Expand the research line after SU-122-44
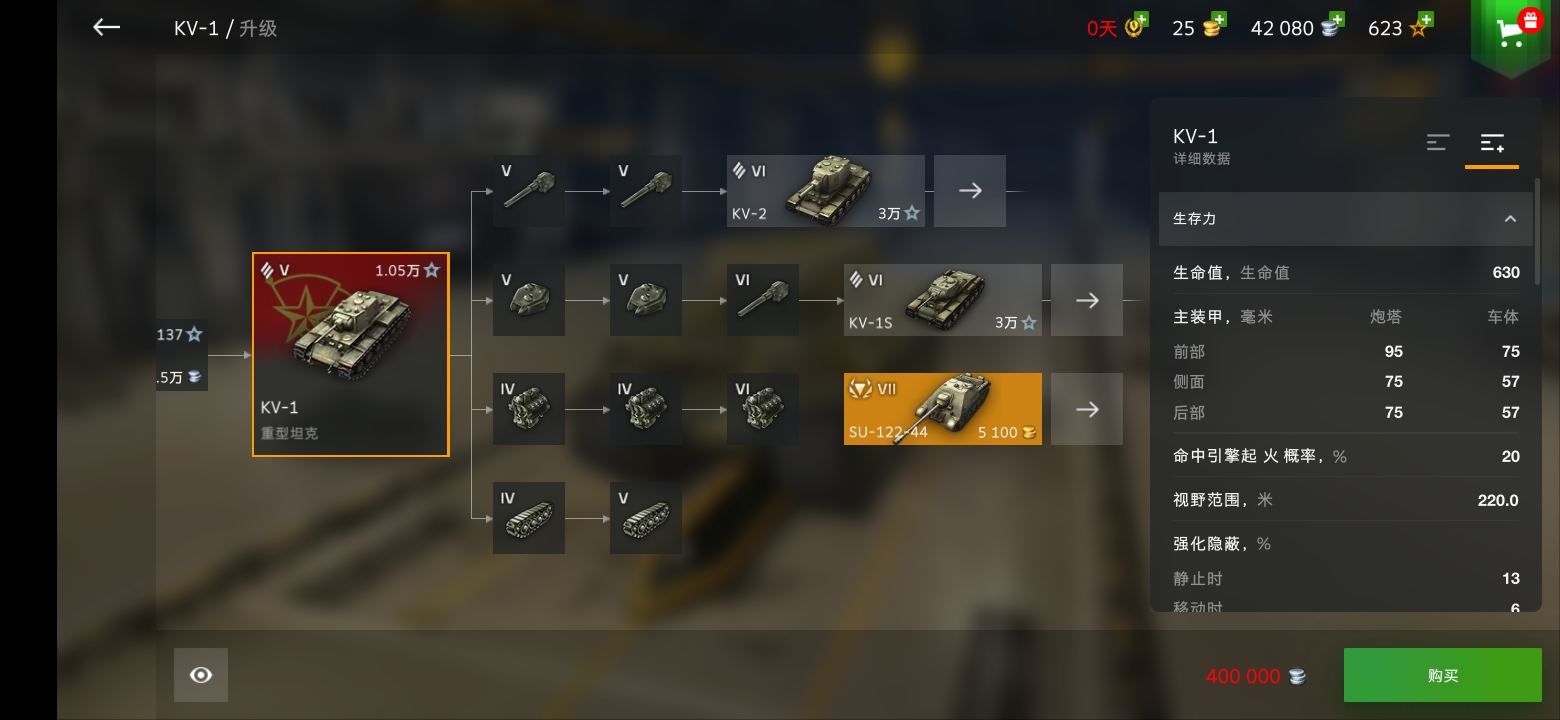 pyautogui.click(x=1087, y=408)
